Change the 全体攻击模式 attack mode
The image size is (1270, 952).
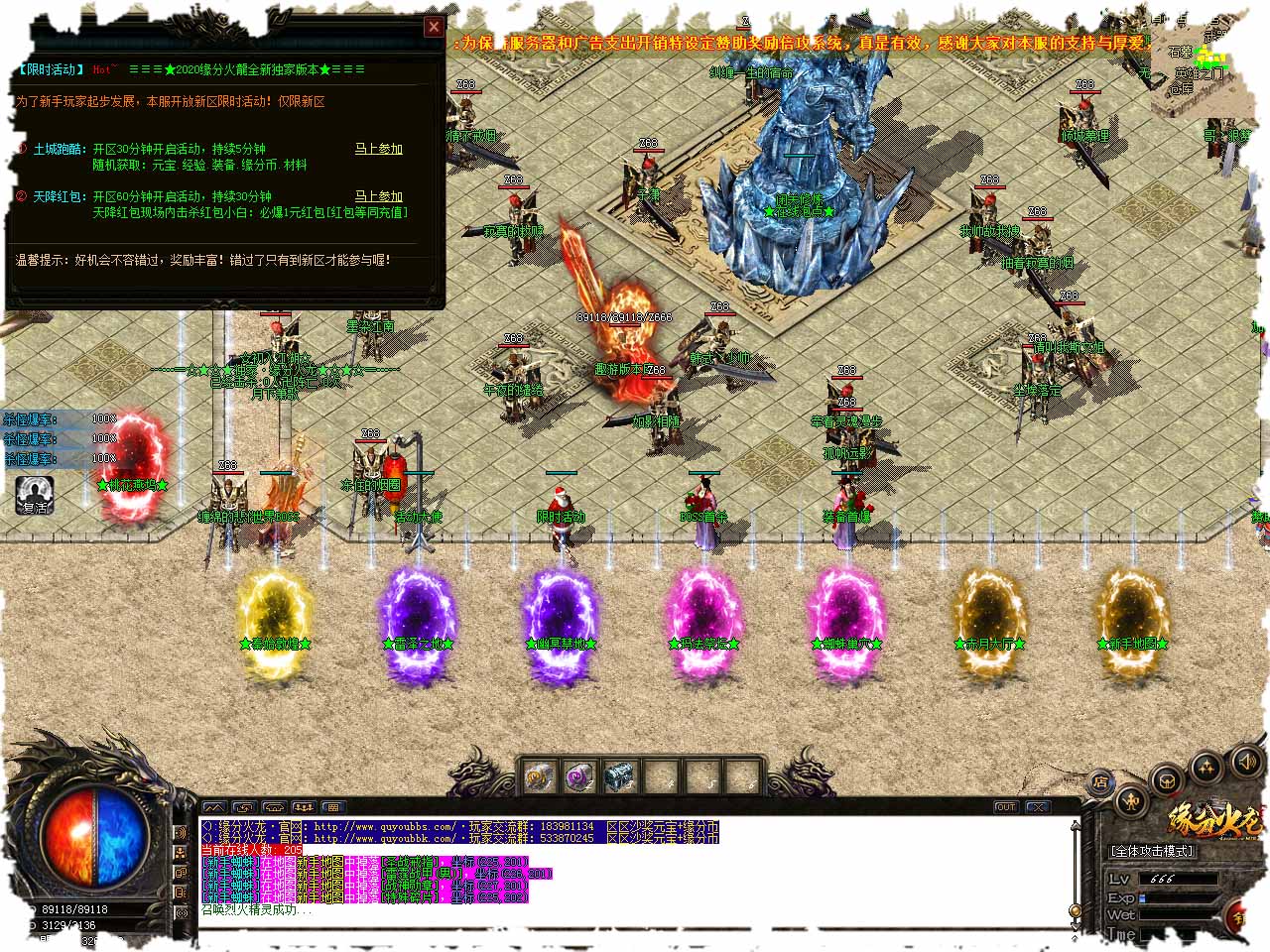(1152, 851)
